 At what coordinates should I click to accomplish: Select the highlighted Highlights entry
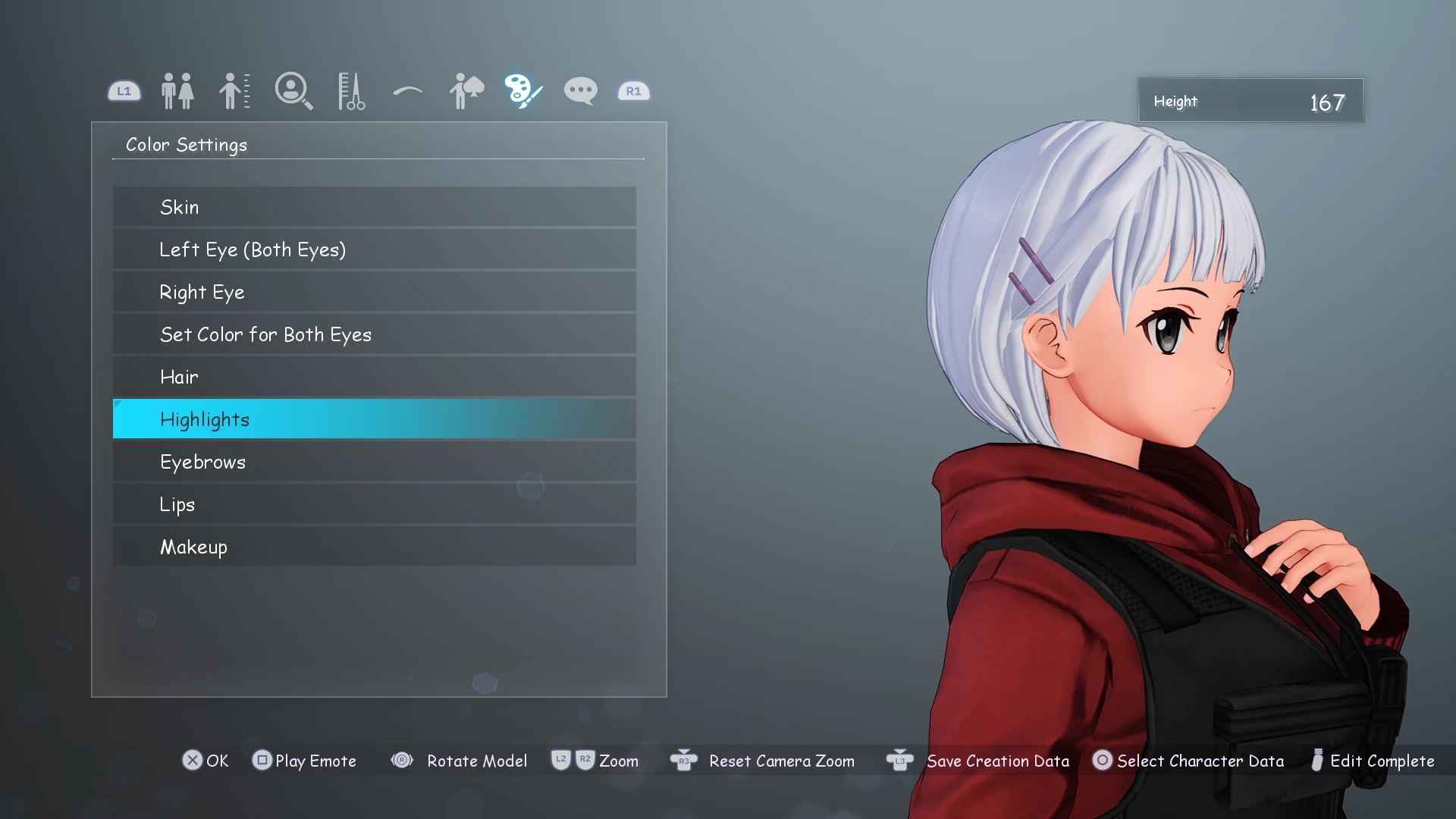(x=374, y=419)
